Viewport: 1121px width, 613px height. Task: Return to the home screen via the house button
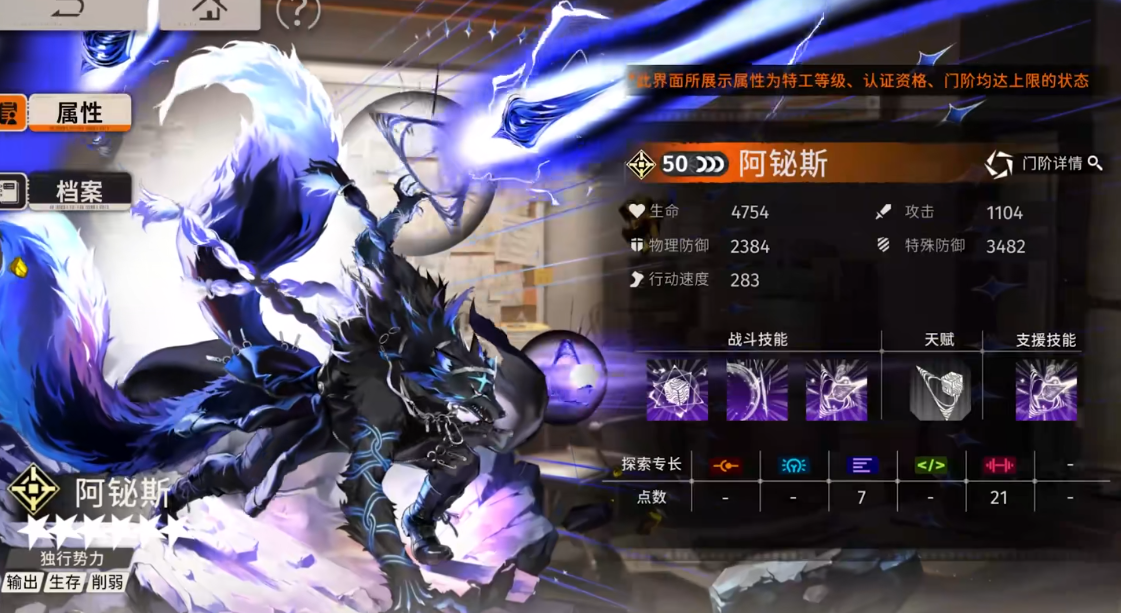click(x=209, y=11)
